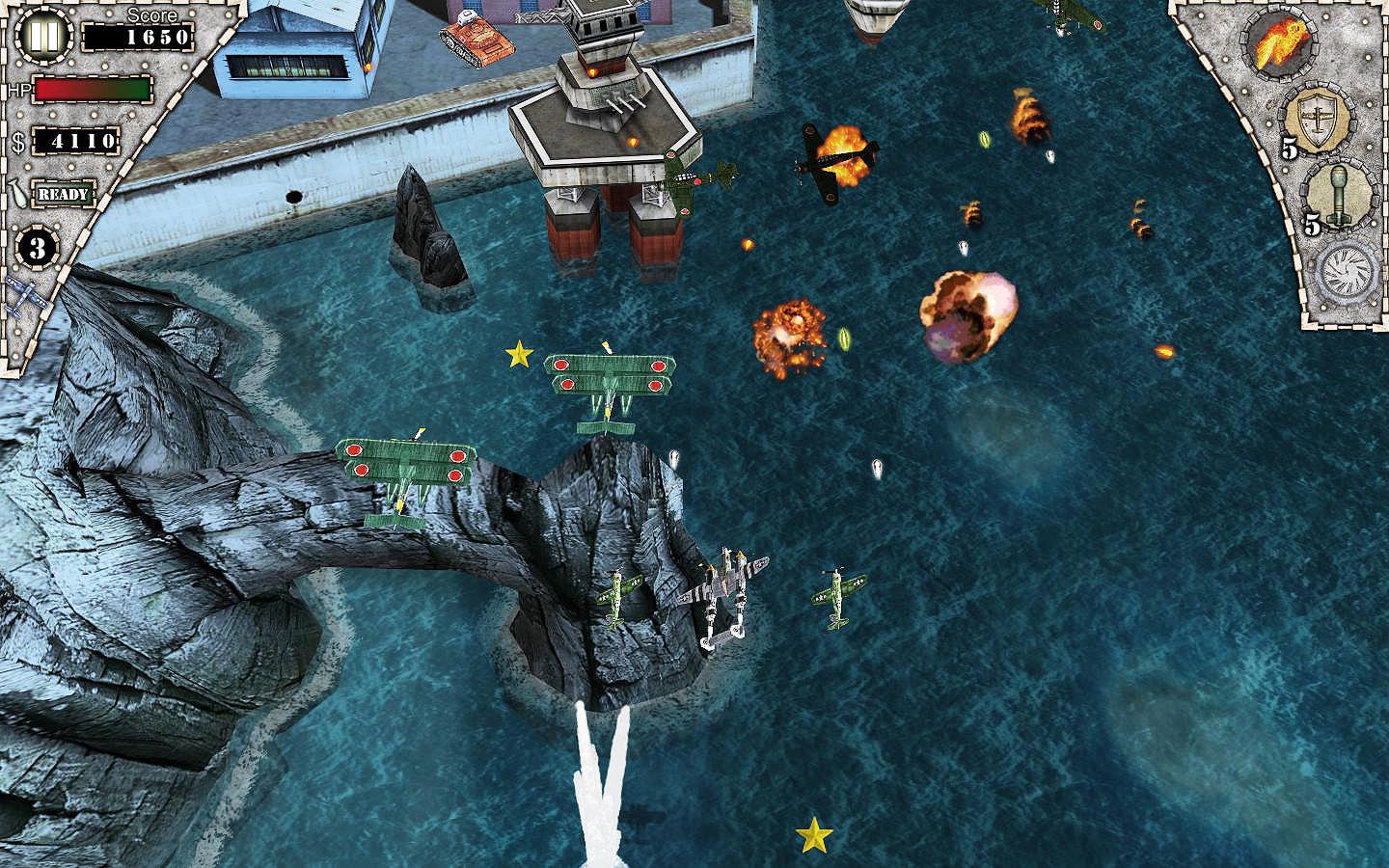Click the lives counter showing 3
Viewport: 1389px width, 868px height.
pyautogui.click(x=36, y=249)
